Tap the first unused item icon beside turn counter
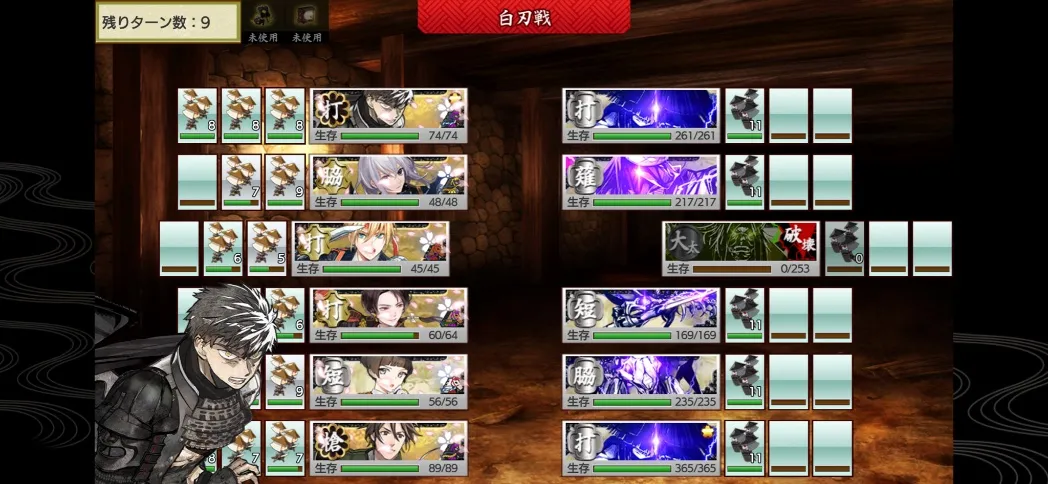Screen dimensions: 1048x484 [264, 17]
